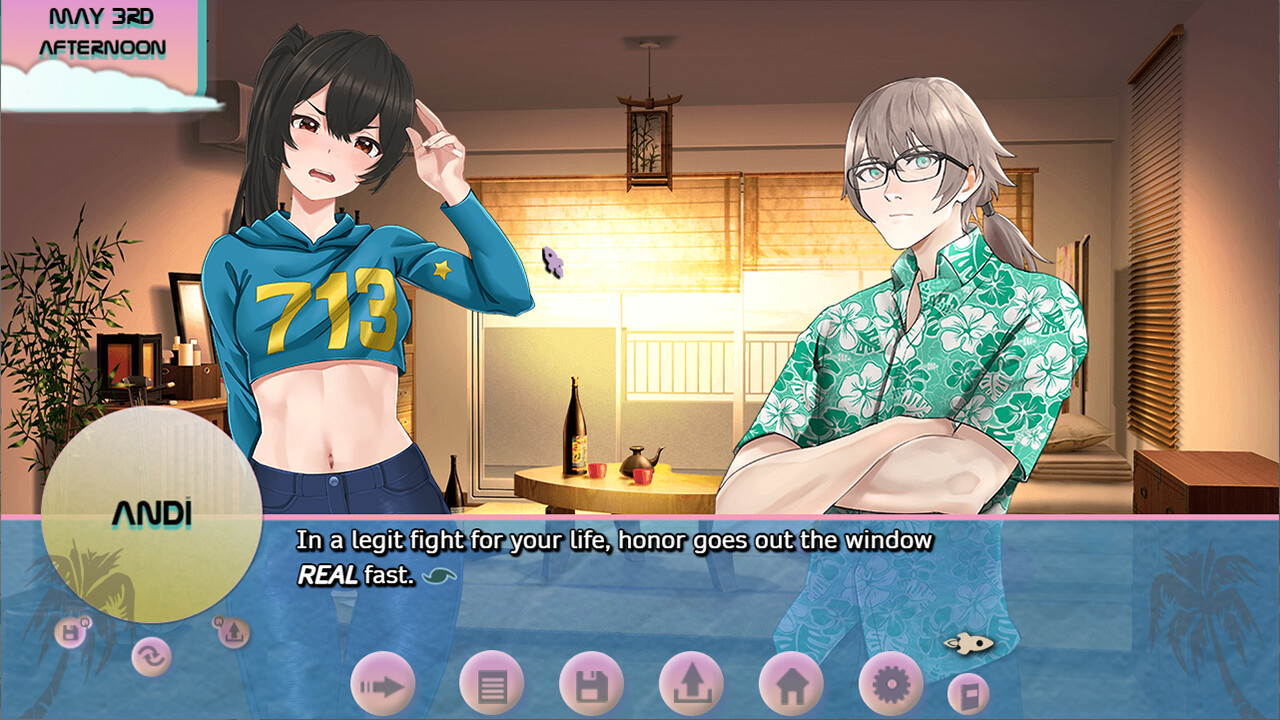Open the load game menu

pos(691,685)
